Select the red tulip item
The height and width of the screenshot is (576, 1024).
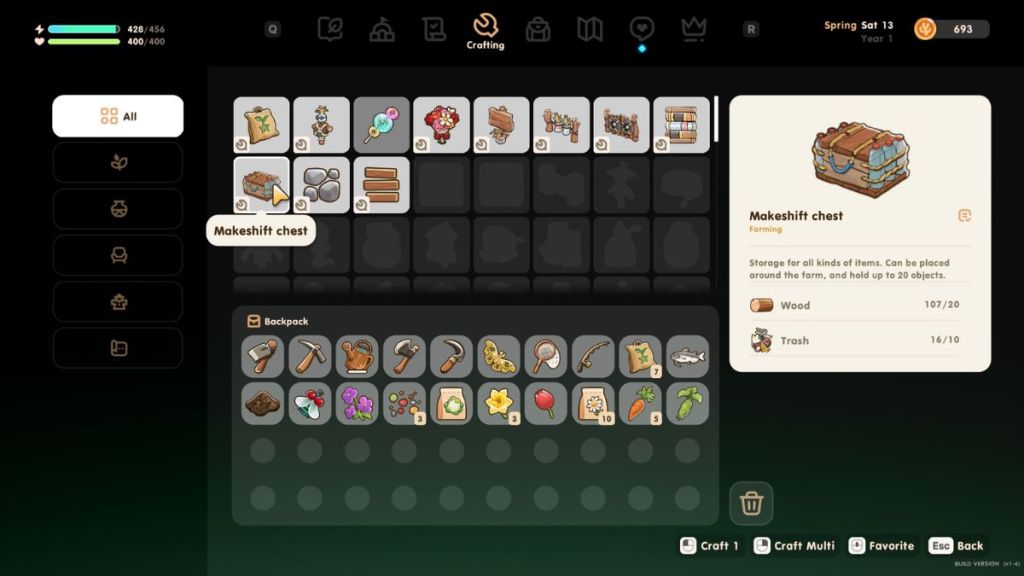[546, 403]
